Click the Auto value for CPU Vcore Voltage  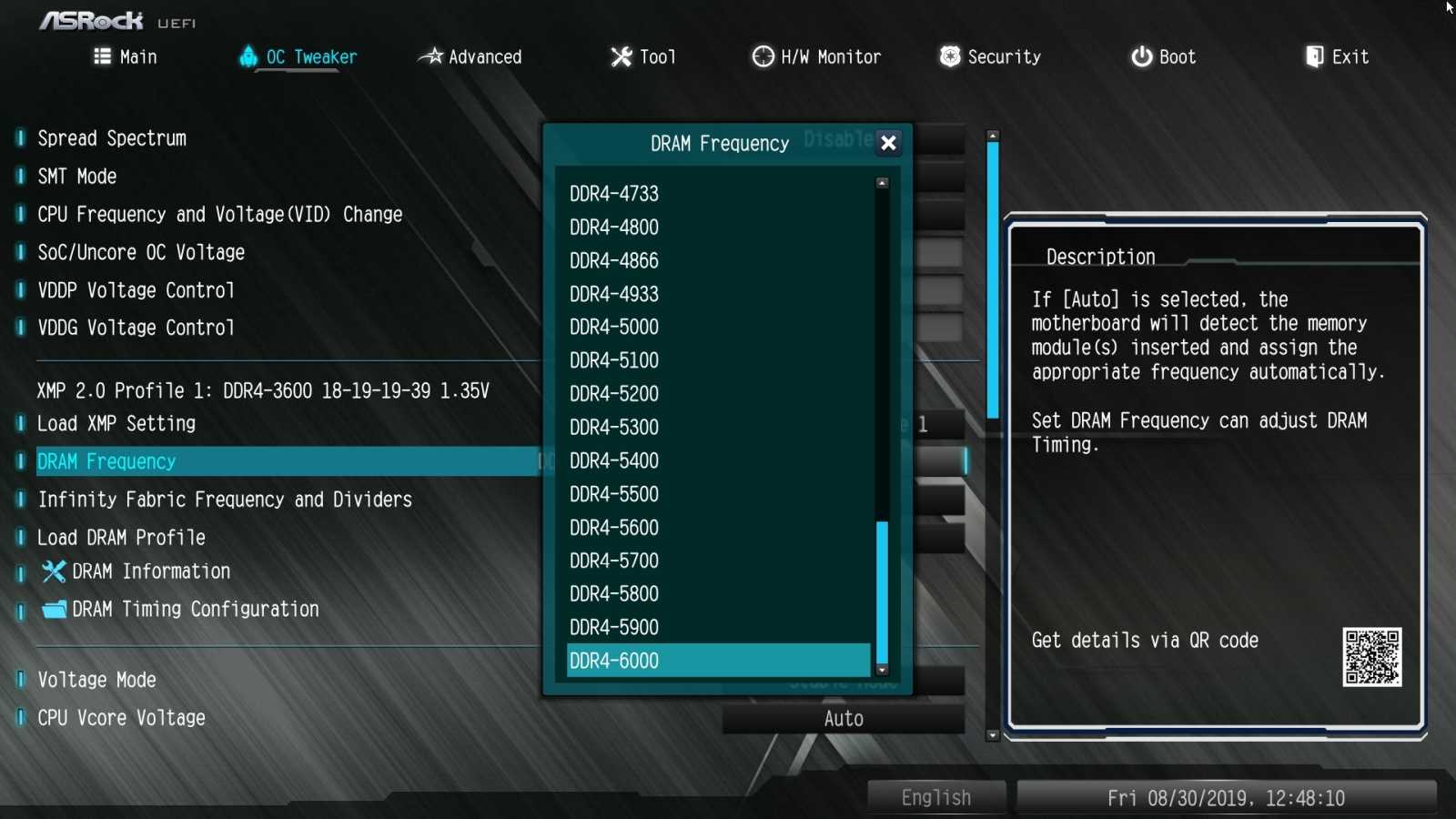pyautogui.click(x=844, y=719)
